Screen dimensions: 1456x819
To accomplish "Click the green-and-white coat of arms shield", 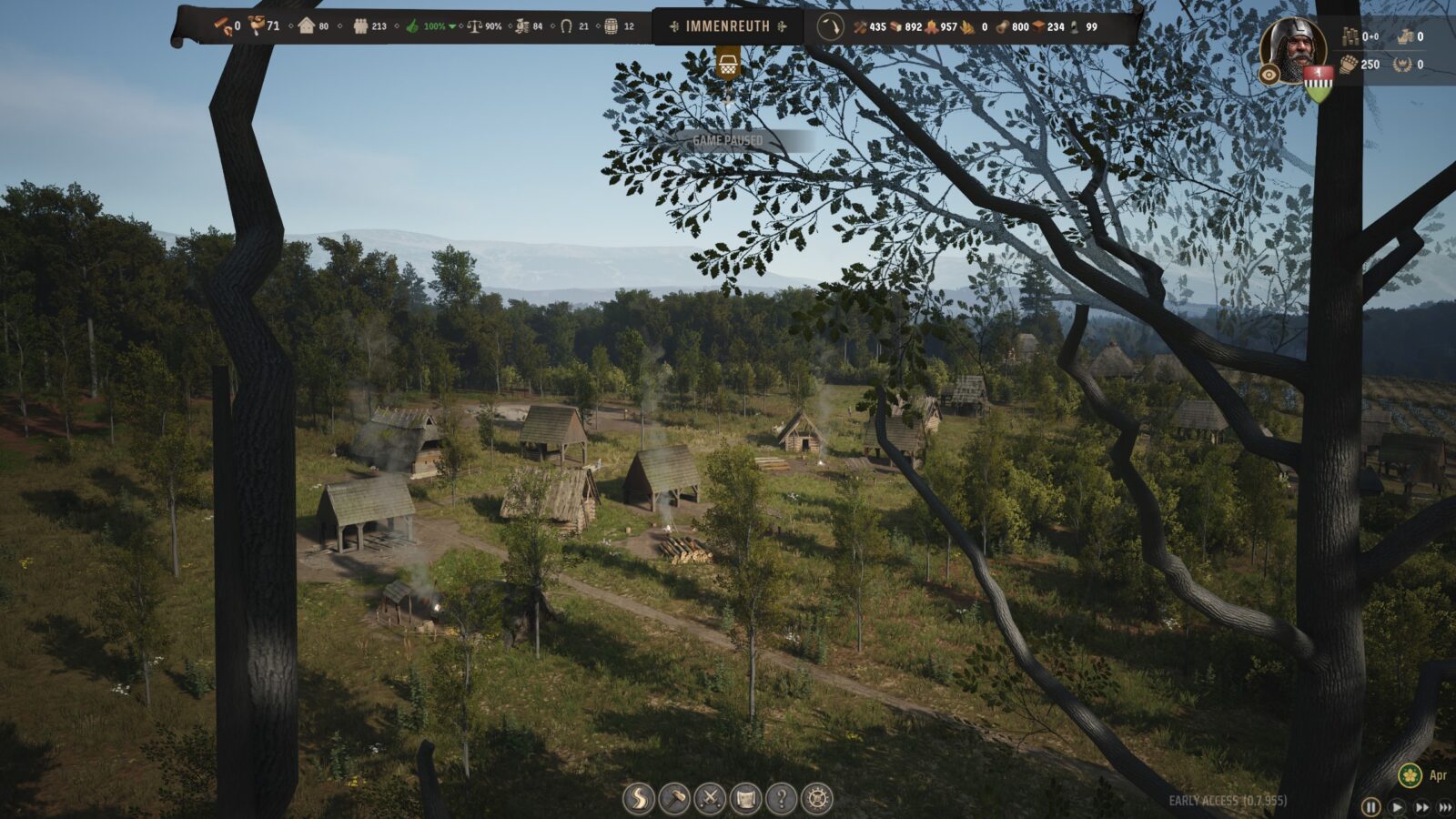I will [1318, 84].
